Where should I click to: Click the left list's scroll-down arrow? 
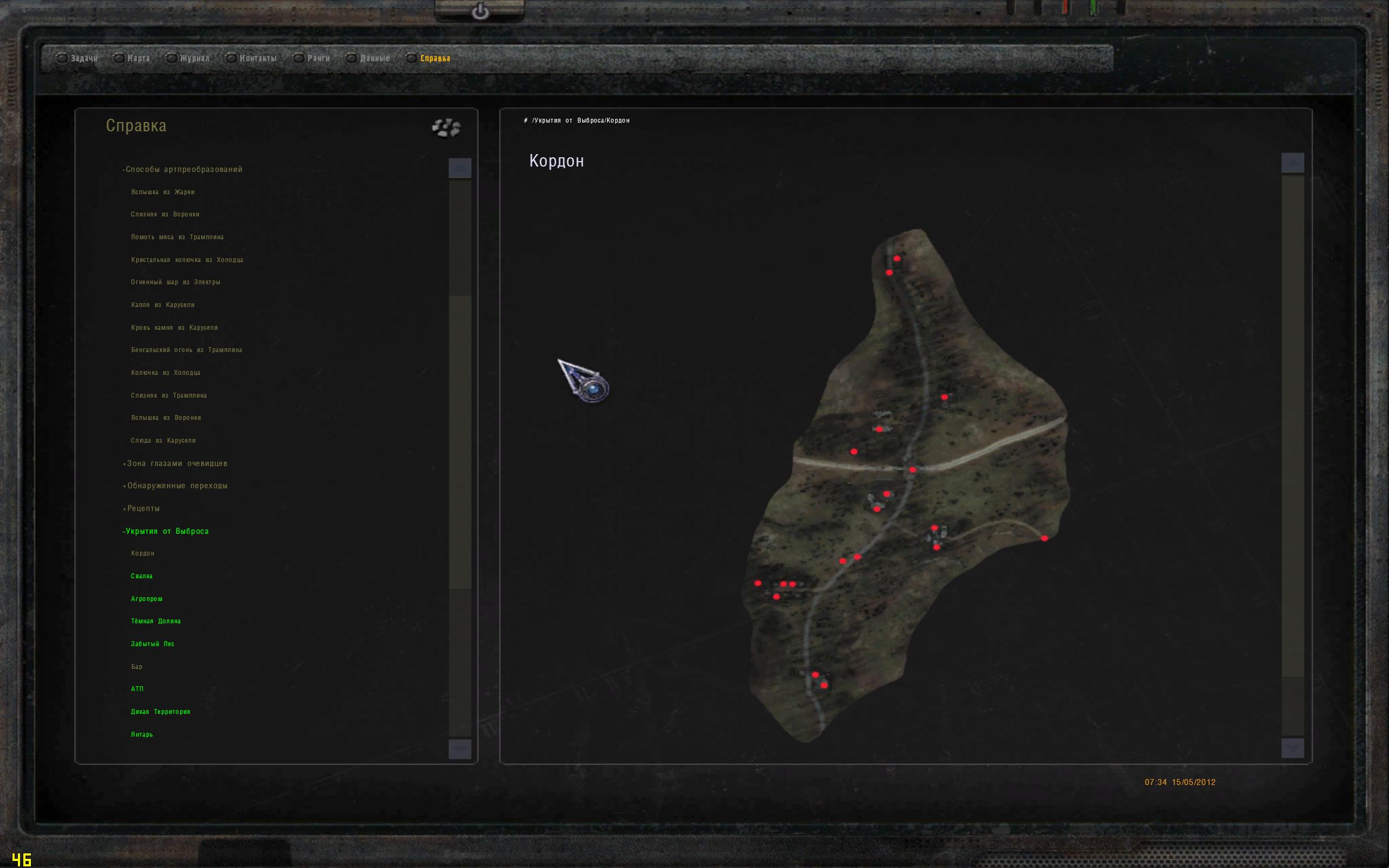click(459, 749)
